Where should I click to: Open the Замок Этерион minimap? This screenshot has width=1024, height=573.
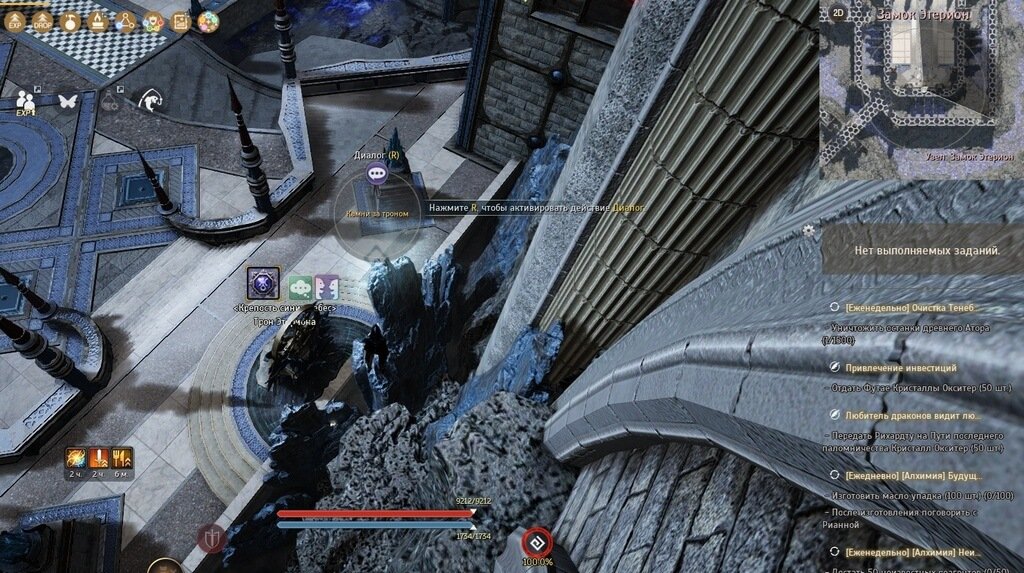click(x=921, y=90)
